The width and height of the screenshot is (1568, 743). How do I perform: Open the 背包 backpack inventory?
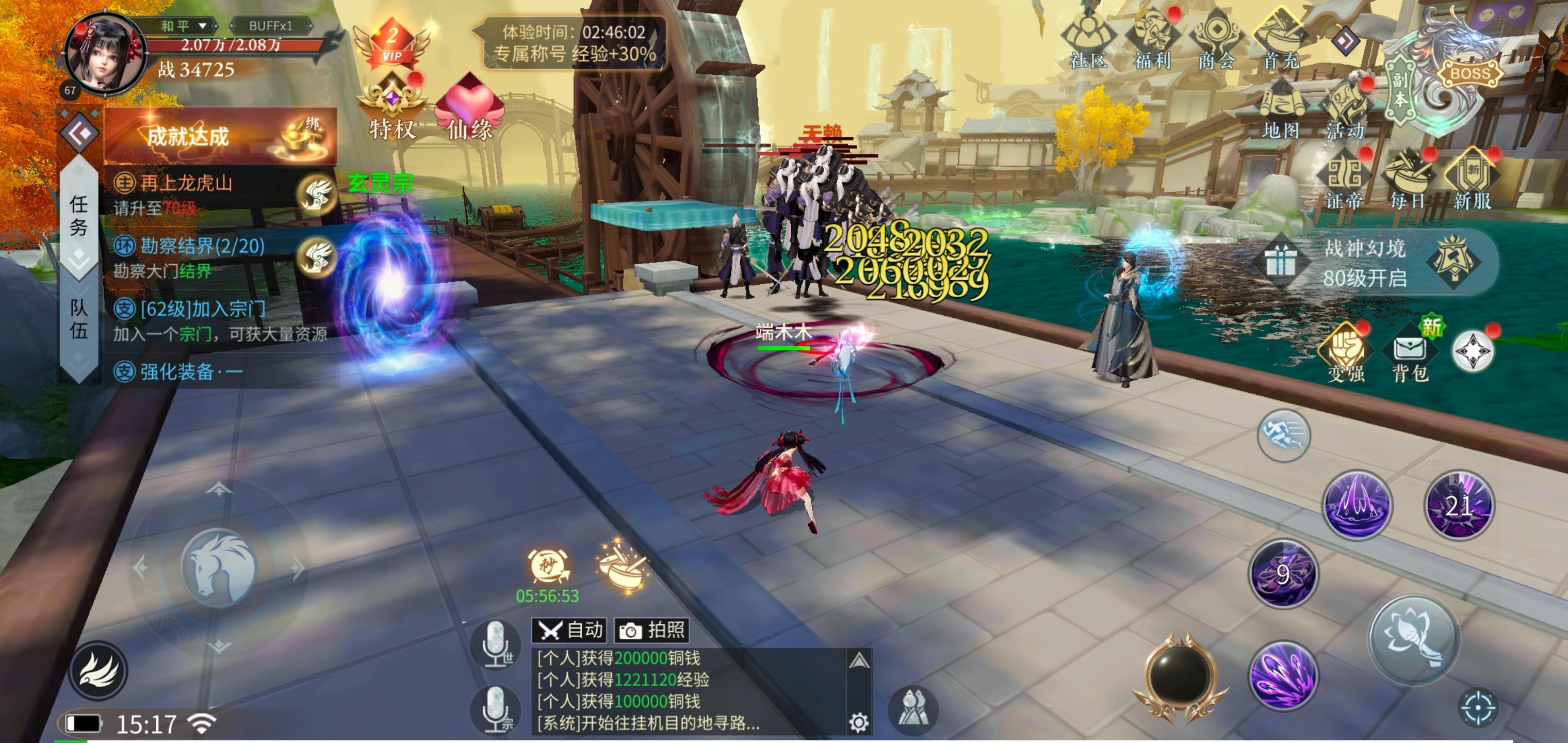point(1410,356)
